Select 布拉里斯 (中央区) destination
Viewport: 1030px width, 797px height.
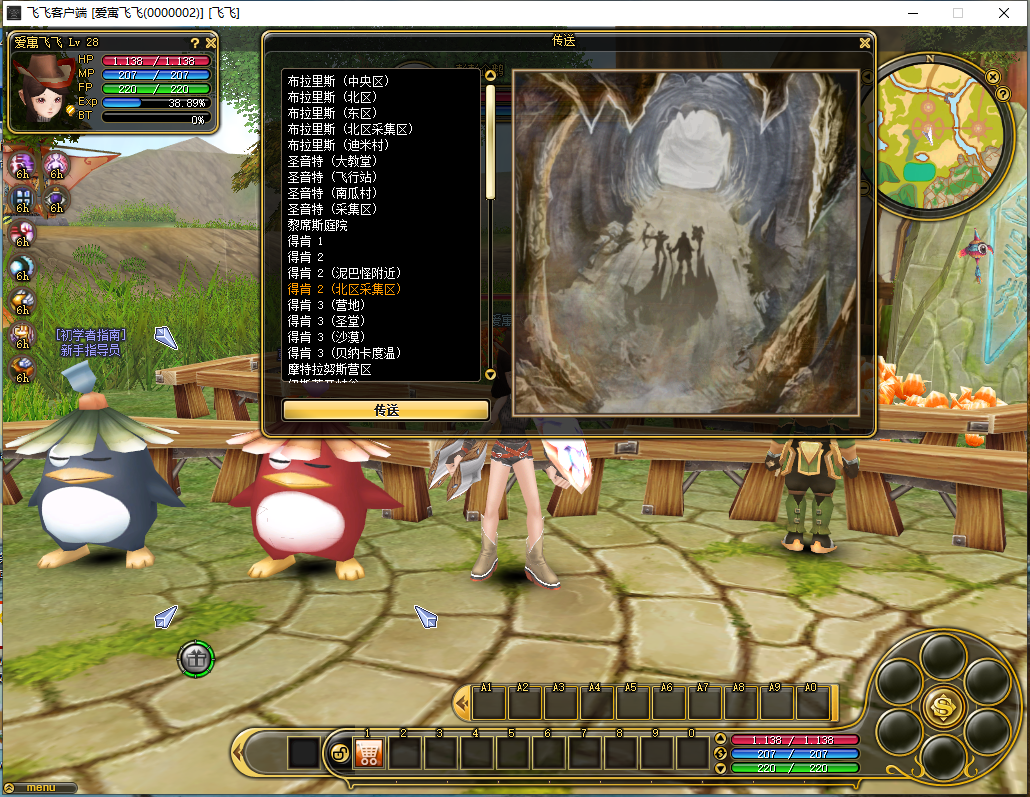[337, 81]
